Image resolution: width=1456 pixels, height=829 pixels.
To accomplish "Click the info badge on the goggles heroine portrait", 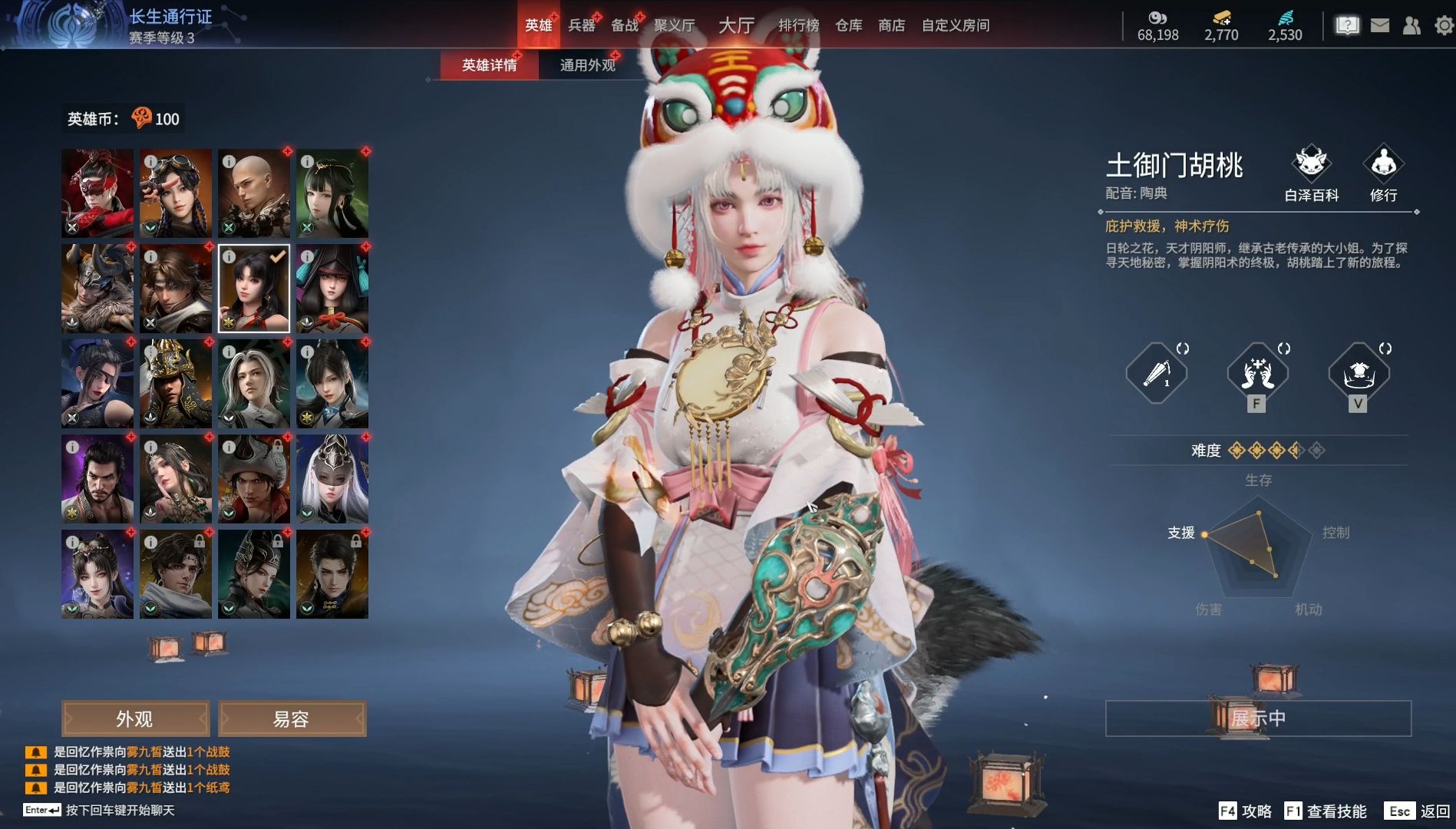I will click(150, 160).
